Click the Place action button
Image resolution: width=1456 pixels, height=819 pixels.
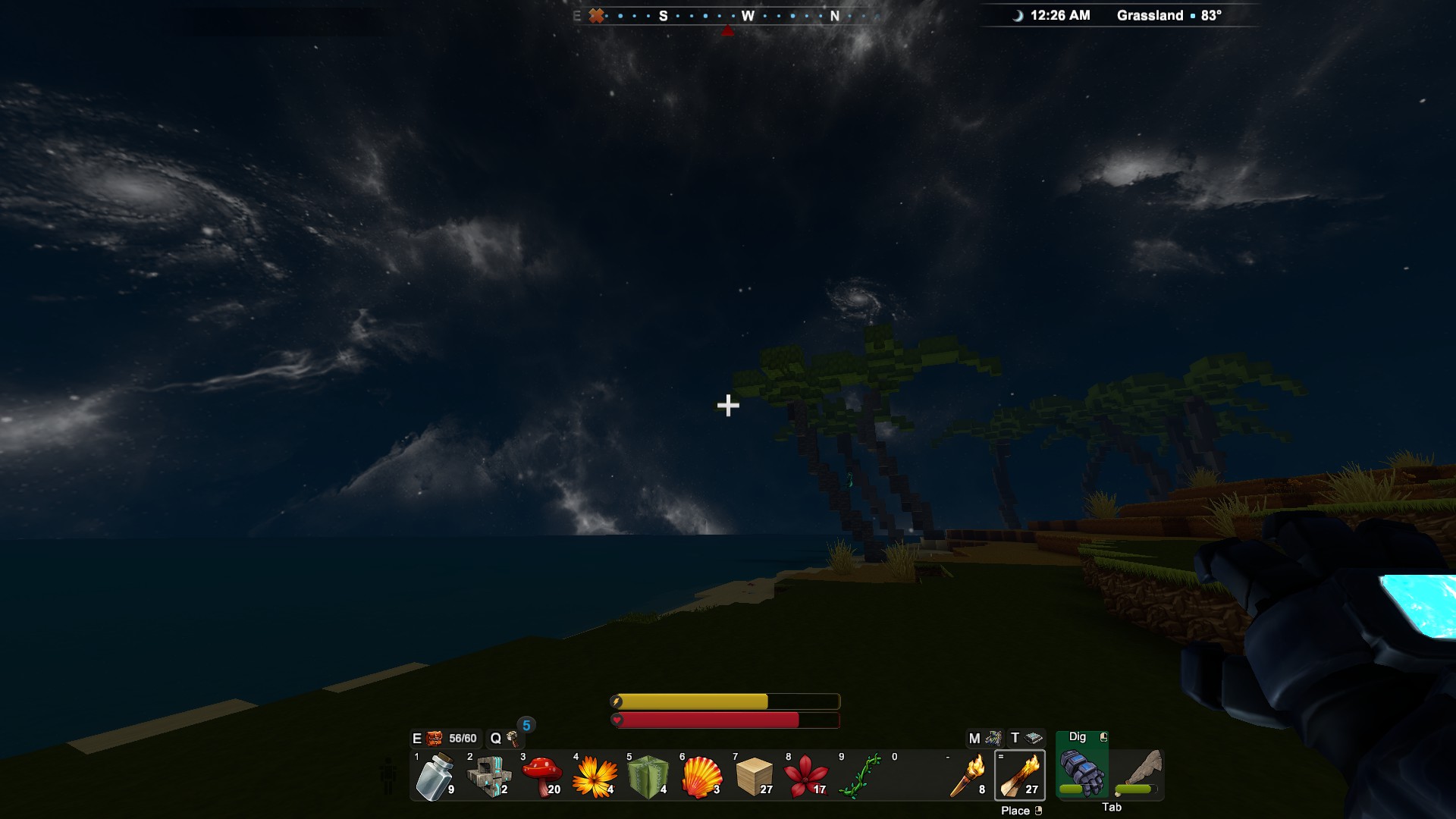coord(1018,810)
